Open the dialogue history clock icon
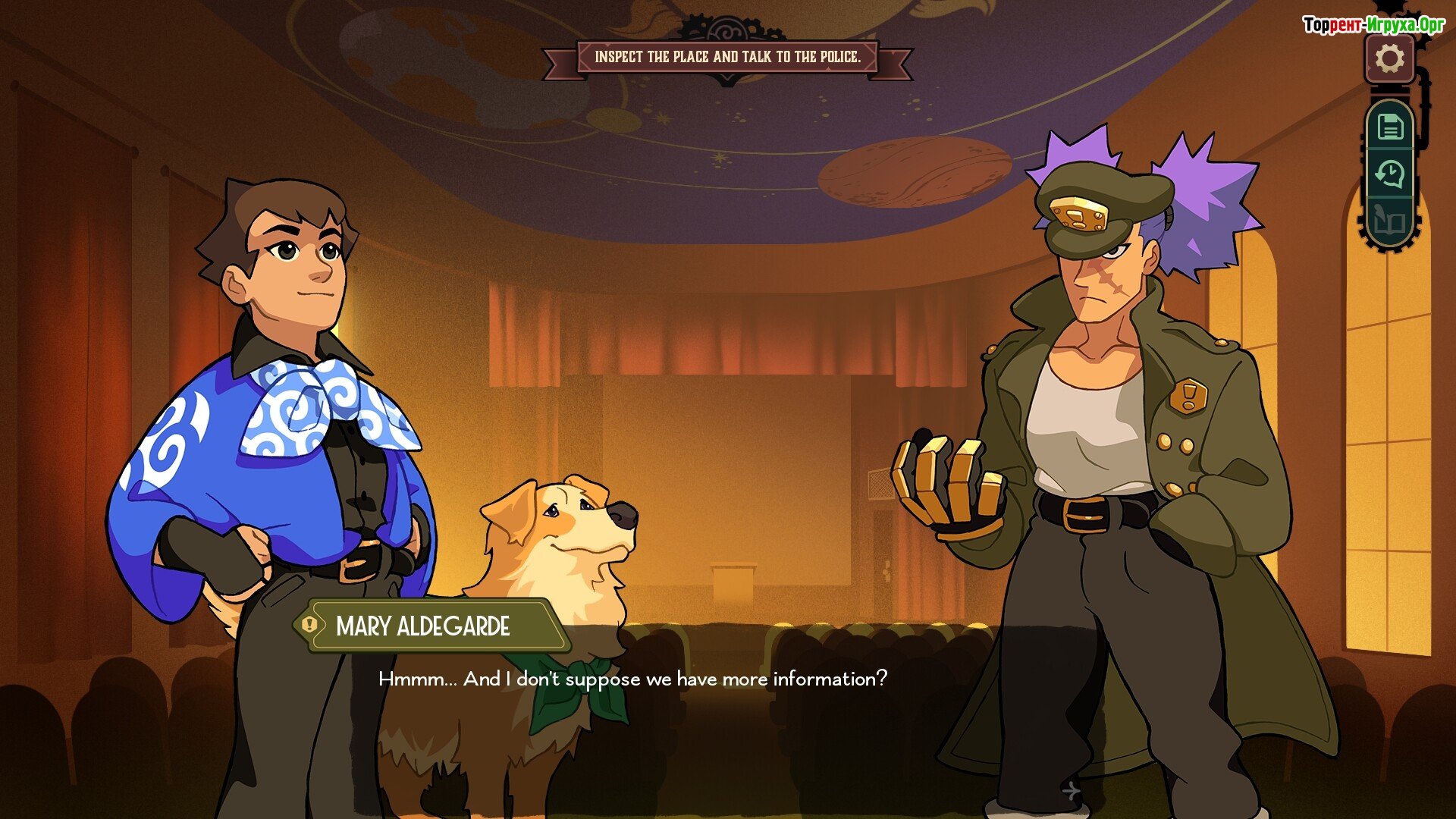The image size is (1456, 819). click(1390, 174)
